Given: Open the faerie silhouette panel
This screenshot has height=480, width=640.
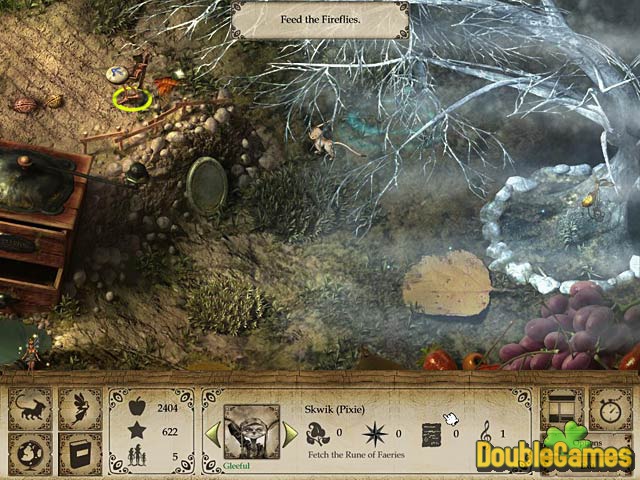Looking at the screenshot, I should (79, 408).
